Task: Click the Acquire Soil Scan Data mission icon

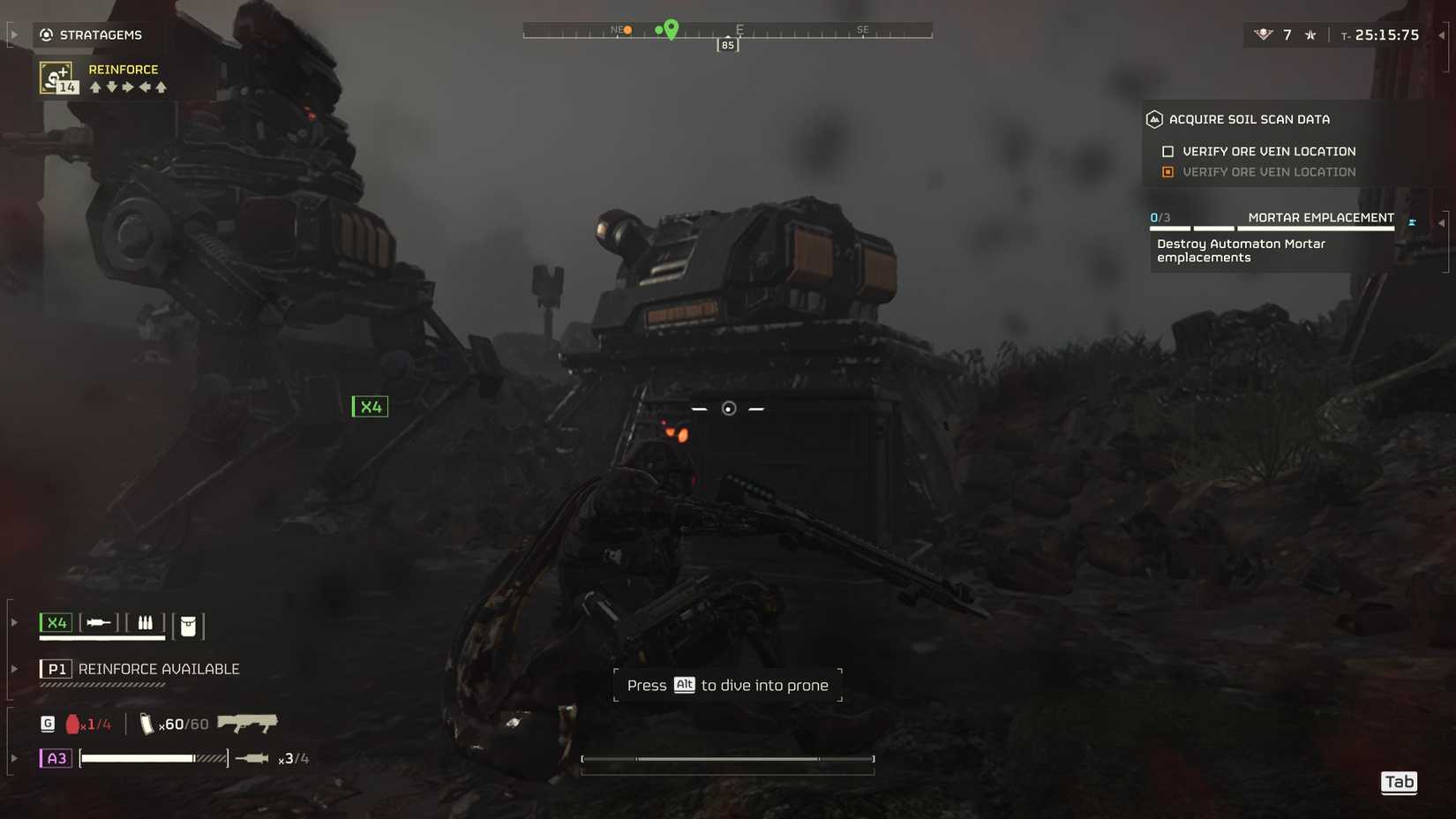Action: pyautogui.click(x=1155, y=119)
